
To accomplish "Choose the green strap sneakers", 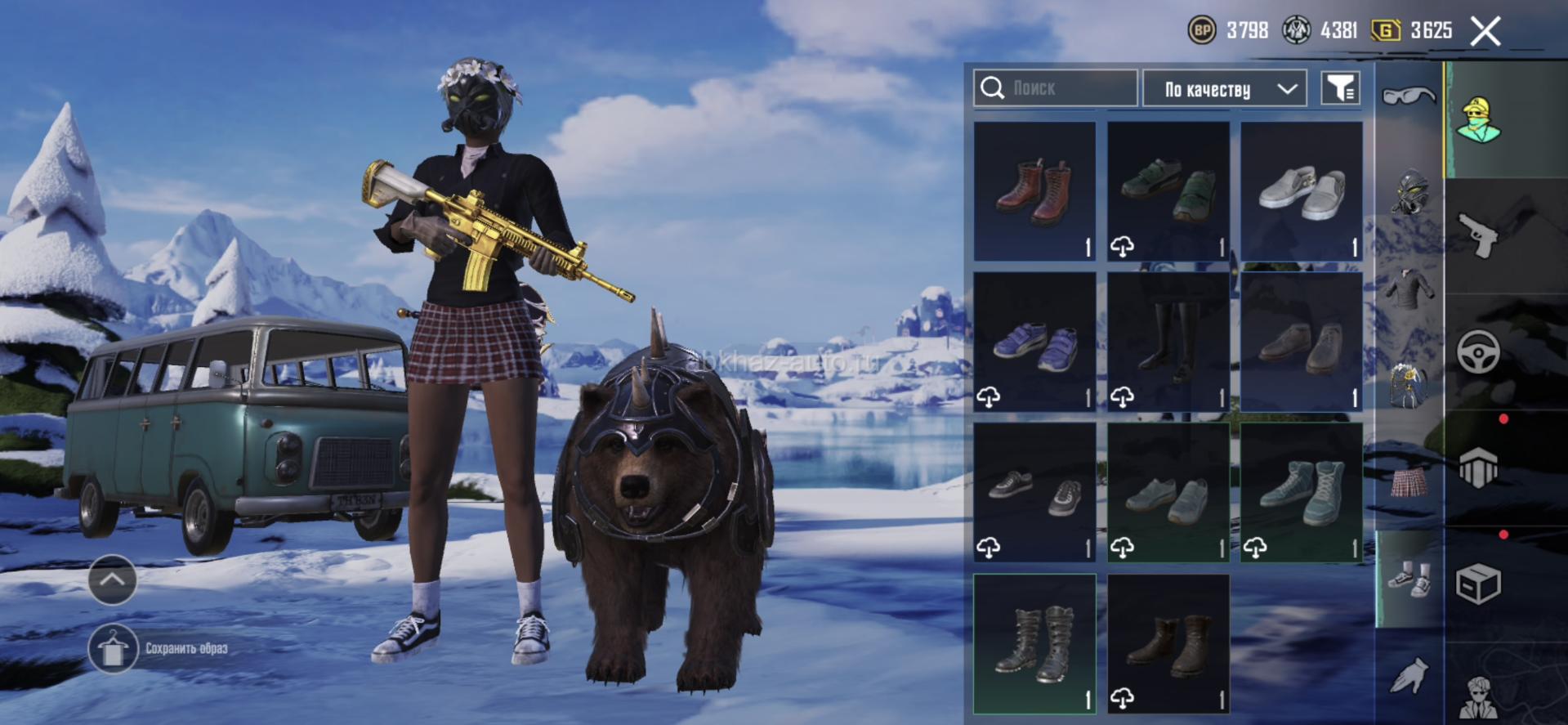I will (1168, 191).
